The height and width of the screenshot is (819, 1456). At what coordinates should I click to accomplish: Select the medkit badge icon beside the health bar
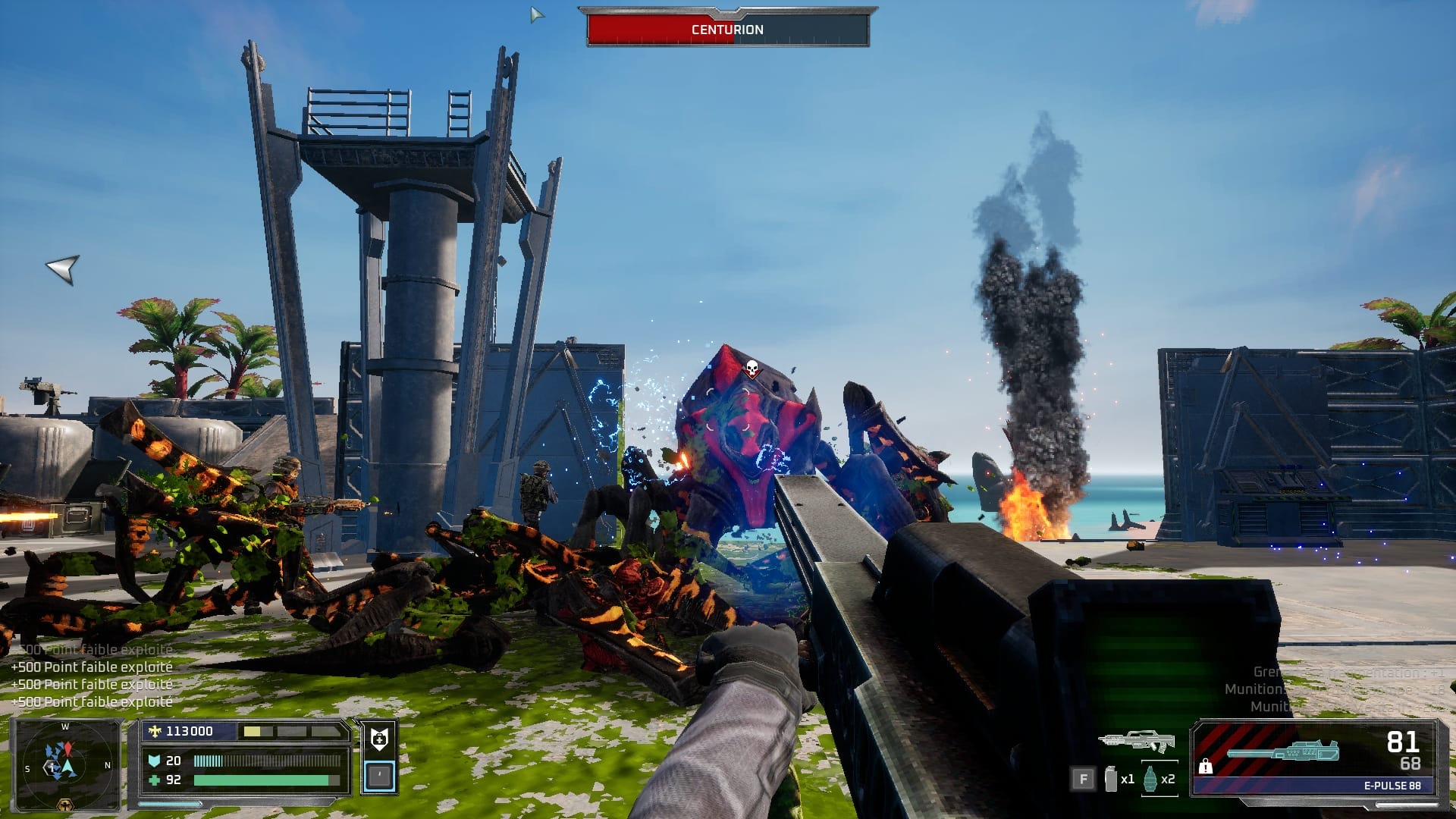click(379, 736)
